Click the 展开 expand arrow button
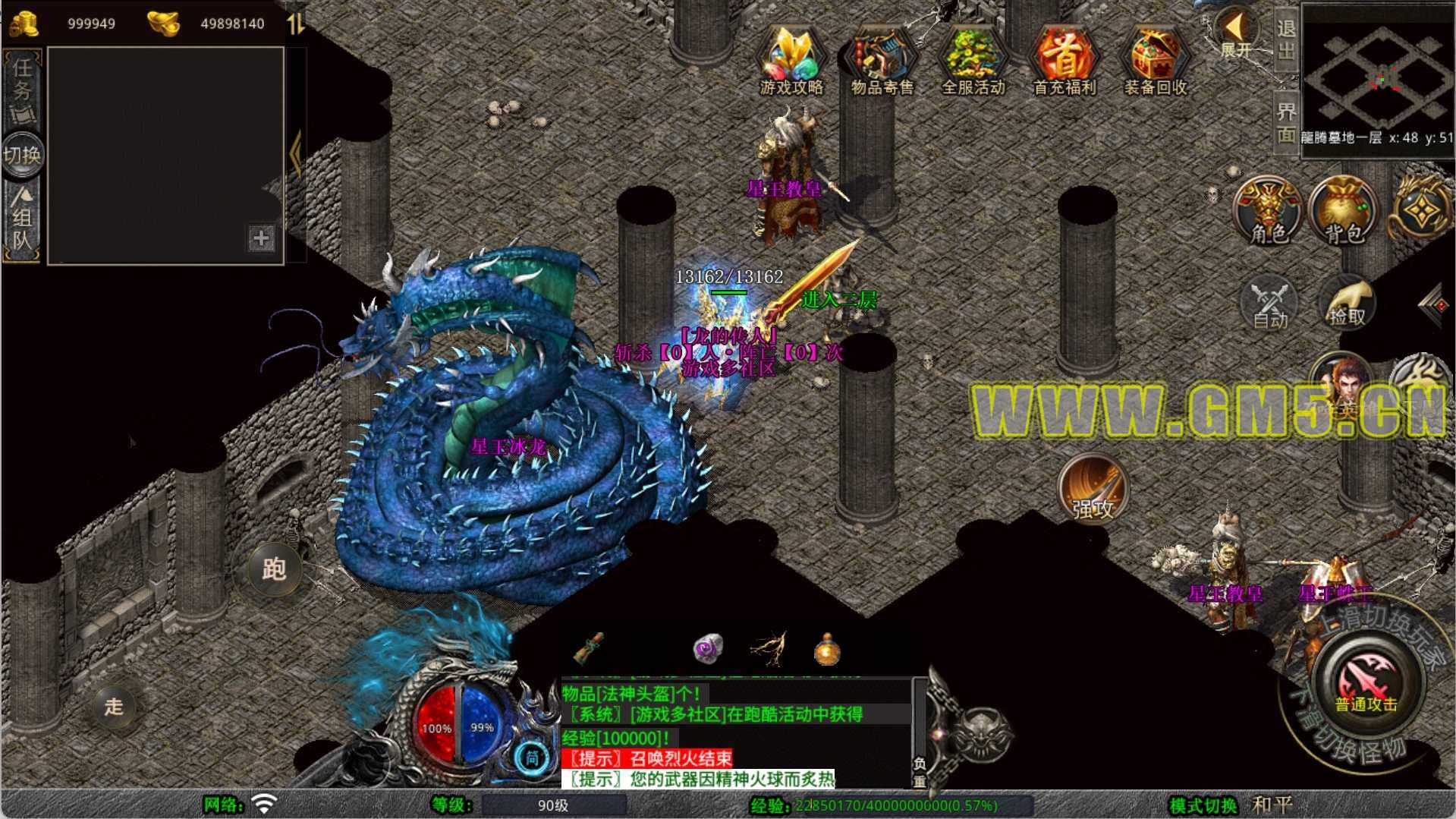 click(x=1236, y=34)
